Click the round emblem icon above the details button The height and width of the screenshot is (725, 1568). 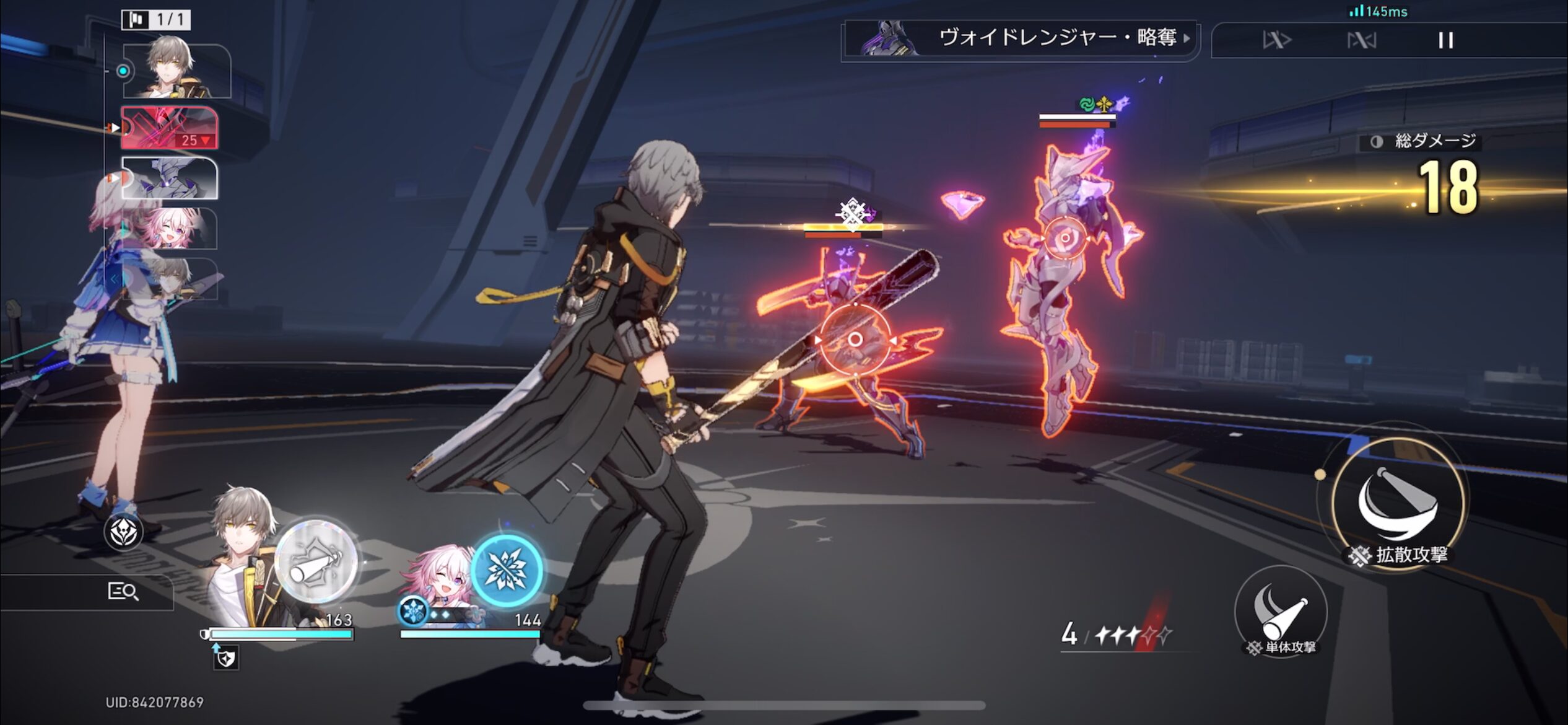[123, 532]
